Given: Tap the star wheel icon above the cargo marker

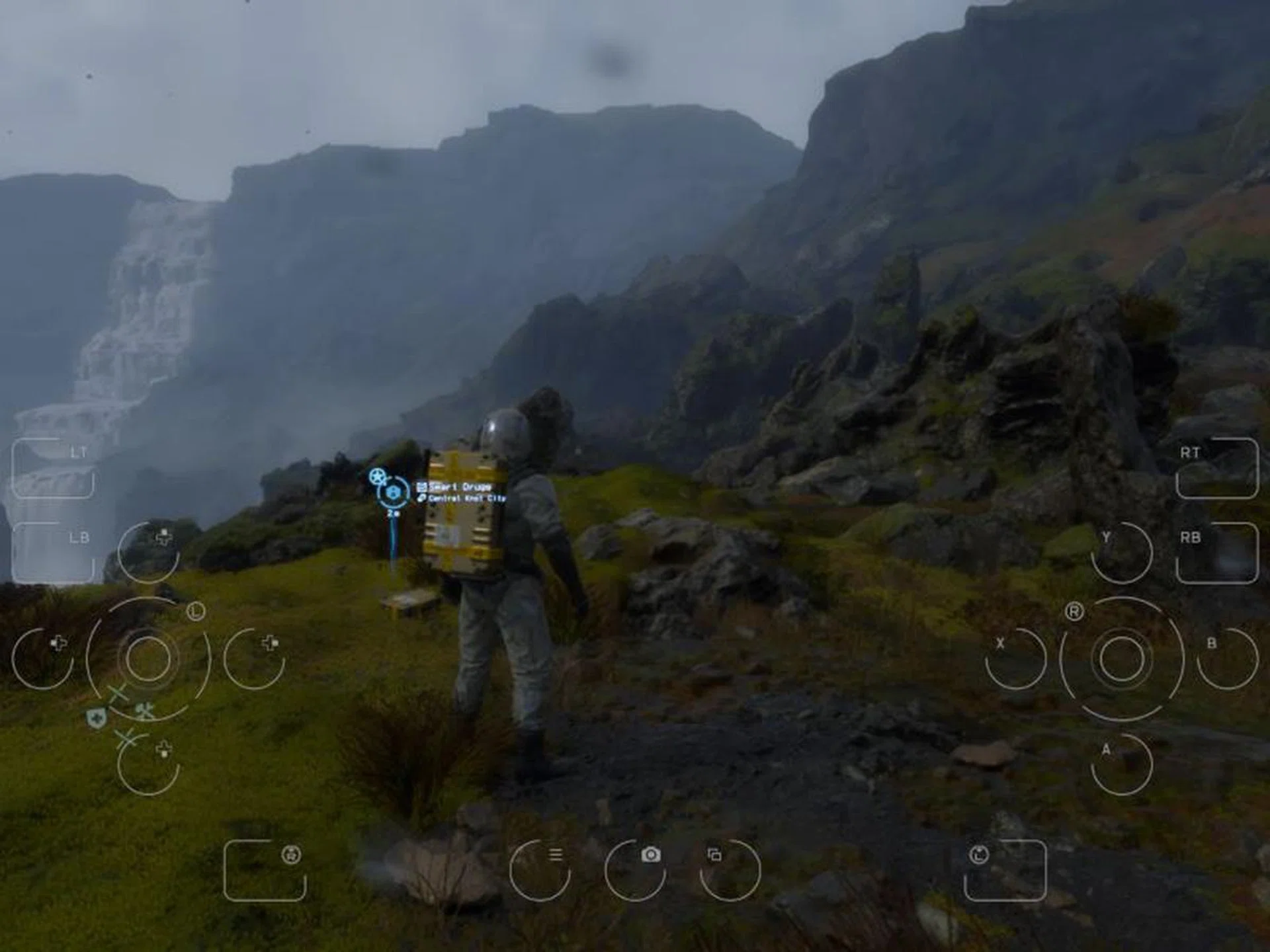Looking at the screenshot, I should pos(377,475).
